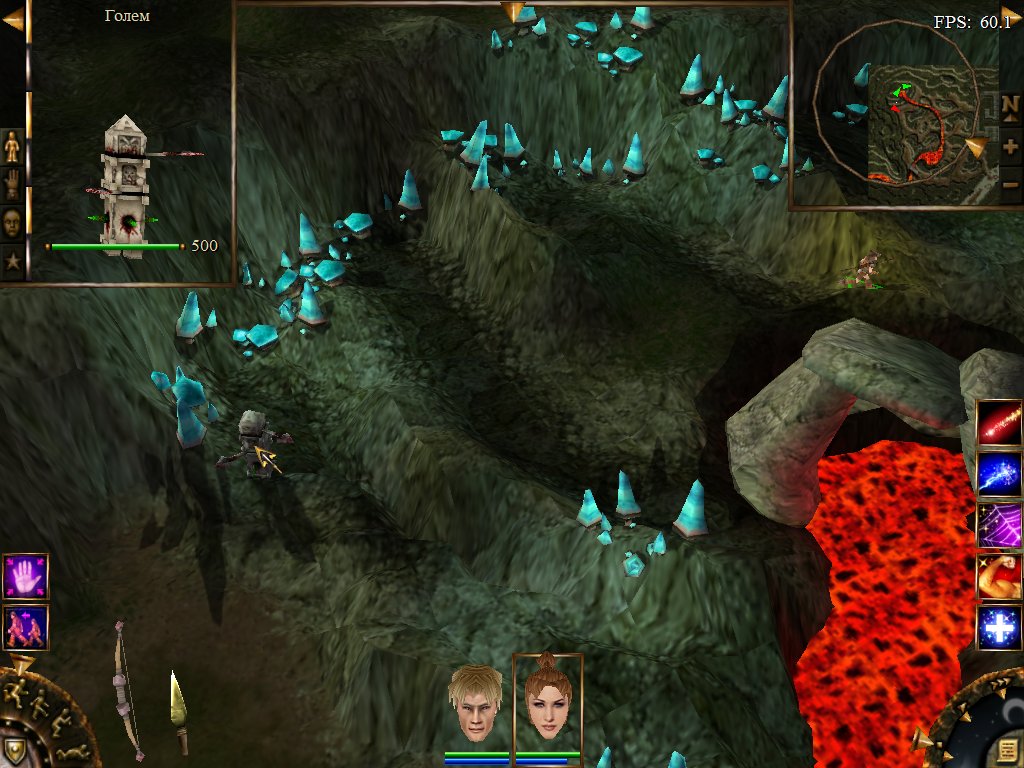Target the golem's body aim icon

pyautogui.click(x=12, y=147)
